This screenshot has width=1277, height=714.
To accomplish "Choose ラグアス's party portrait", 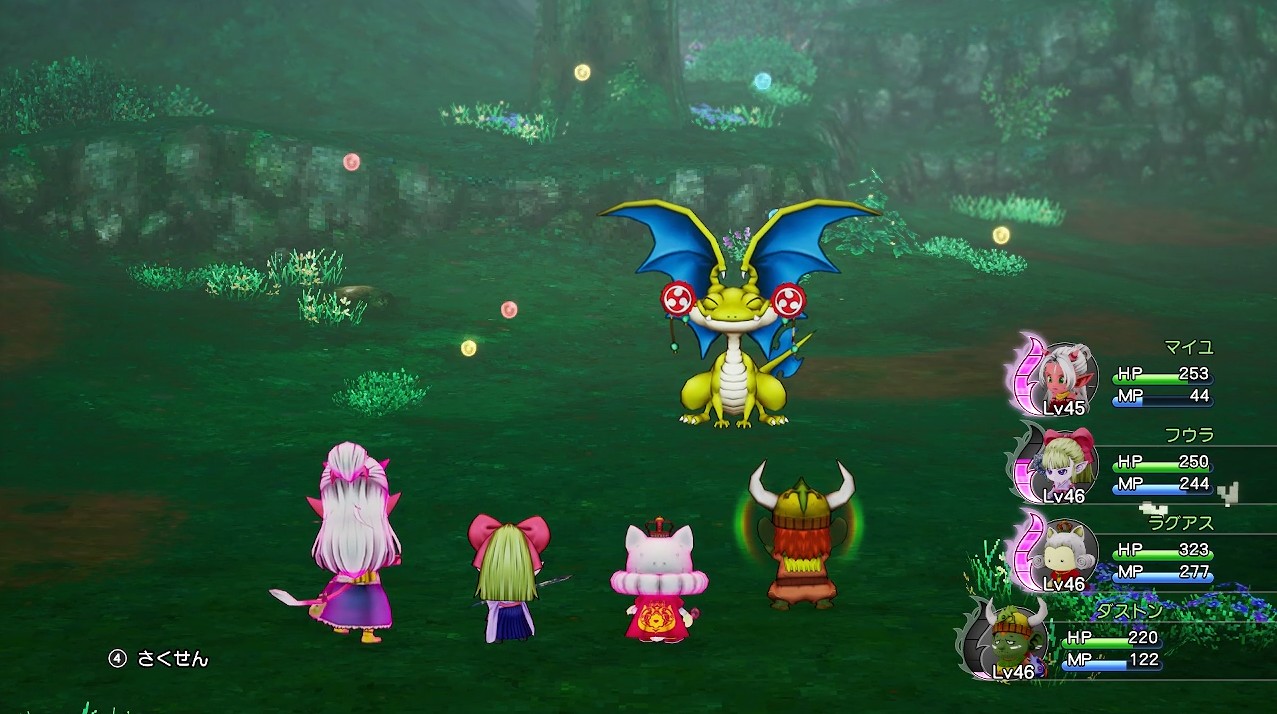I will click(x=1066, y=553).
